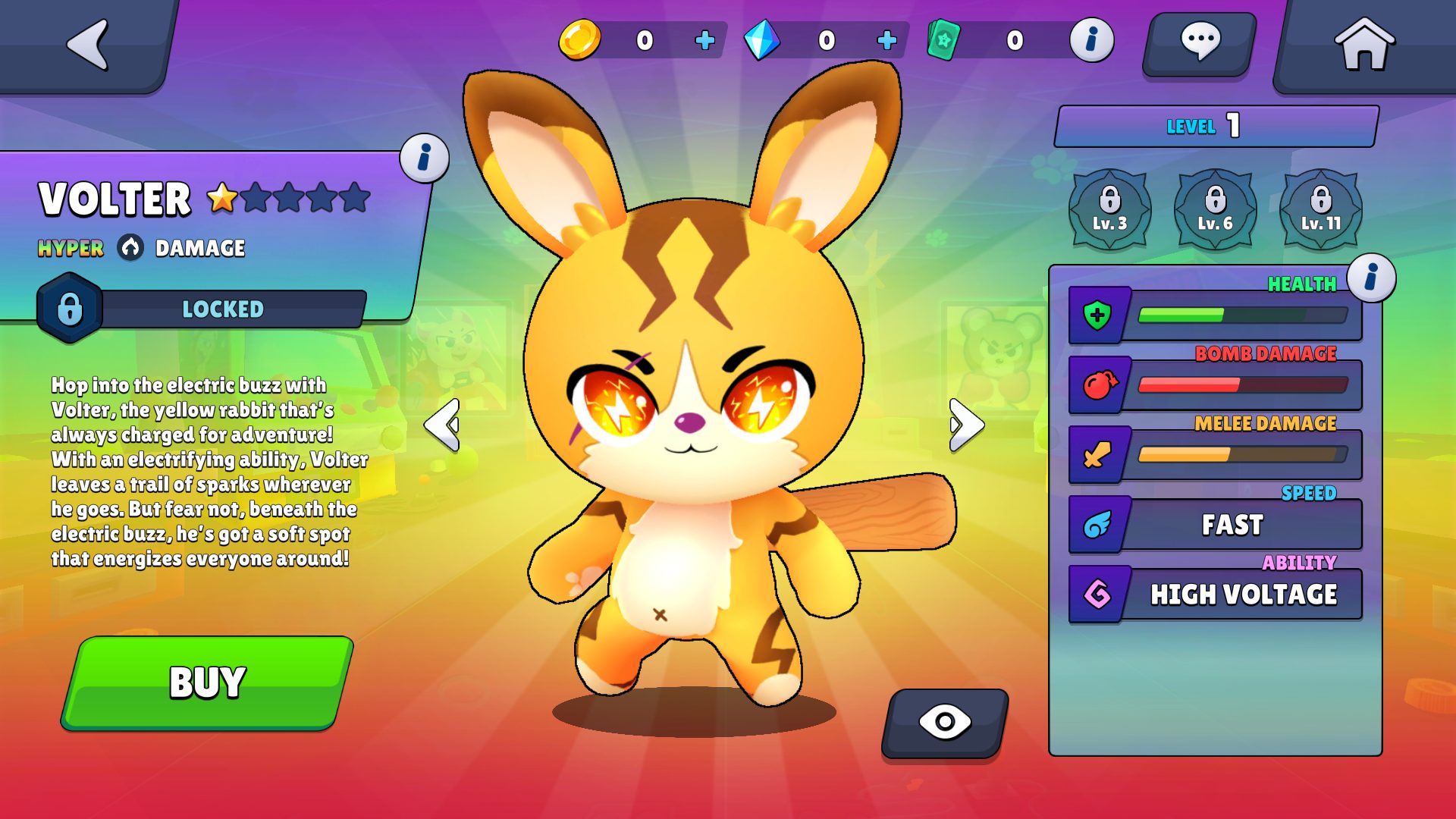Select the locked Lv. 6 perk
The height and width of the screenshot is (819, 1456).
[x=1215, y=209]
